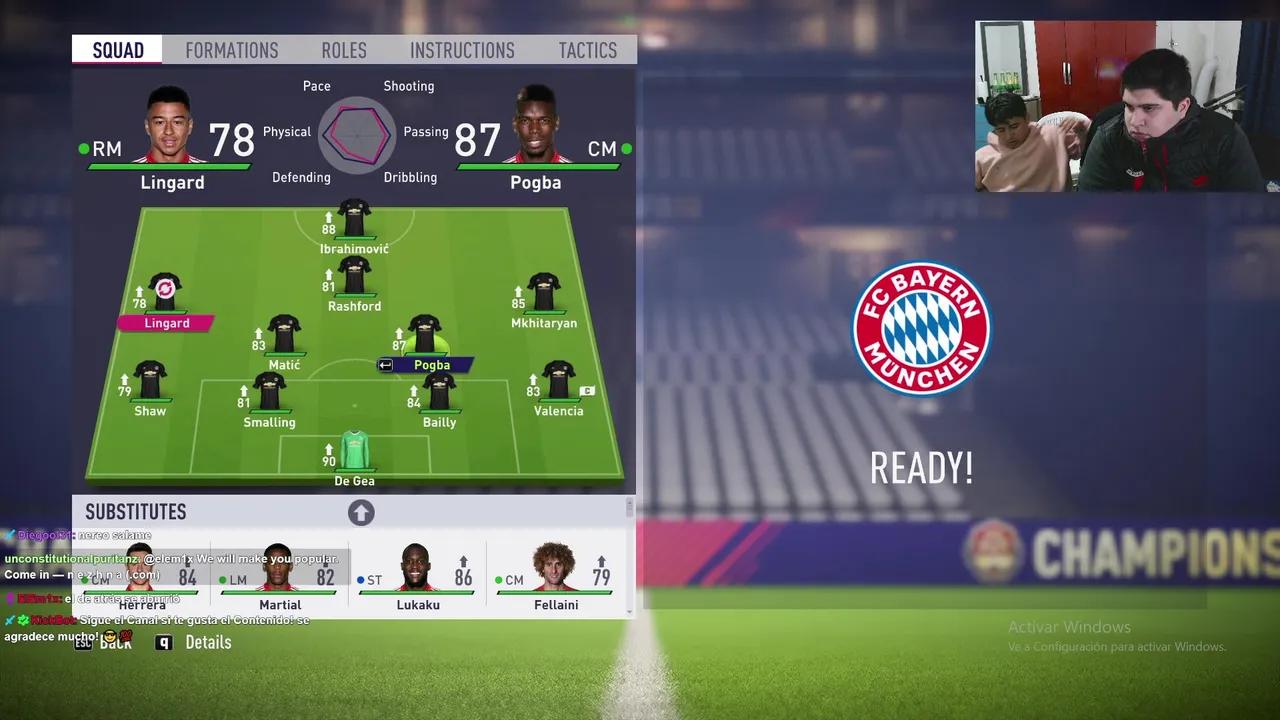Switch to the Formations tab
The width and height of the screenshot is (1280, 720).
231,50
